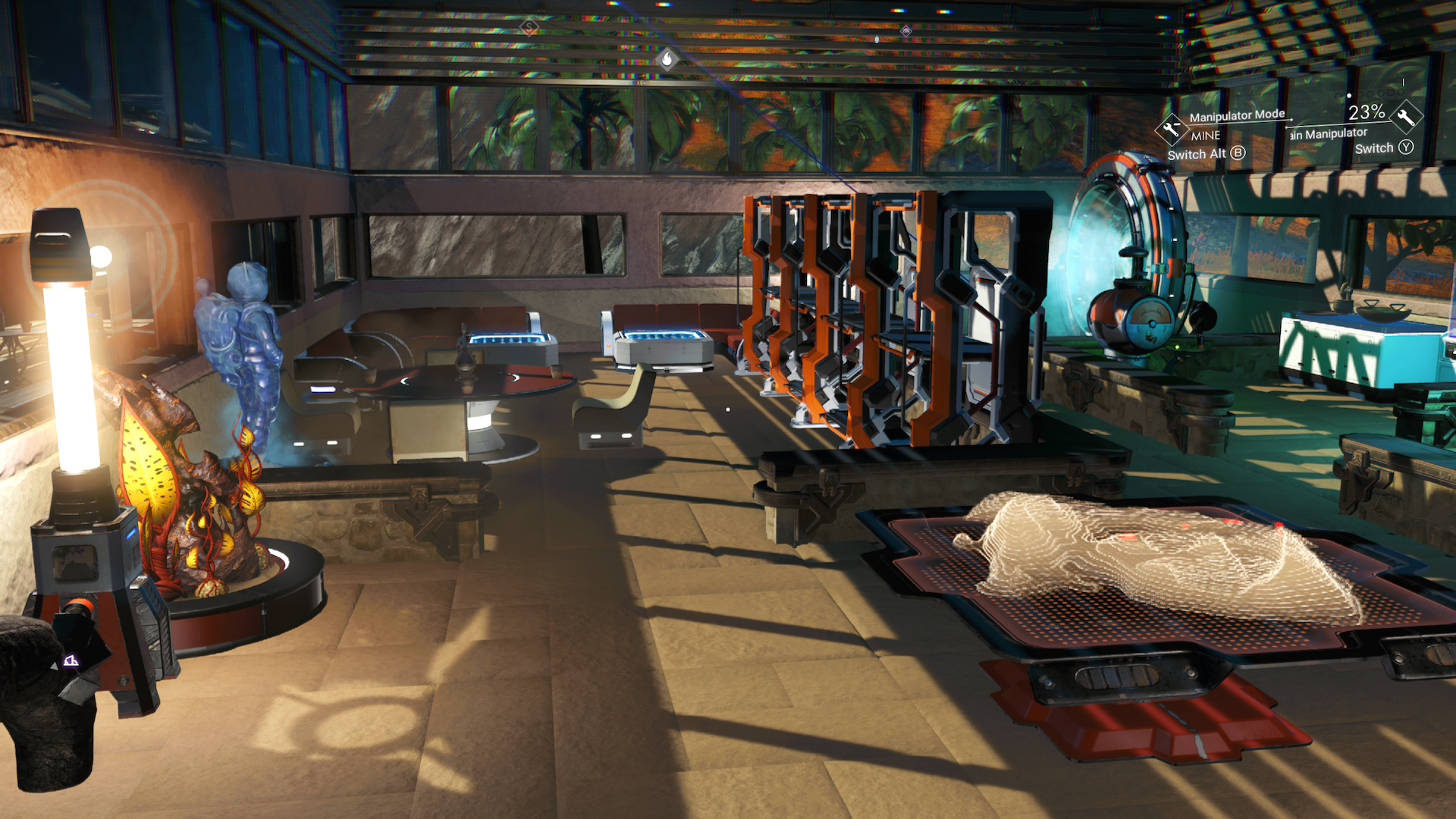Click the flame marker on the compass
This screenshot has height=819, width=1456.
(x=667, y=58)
